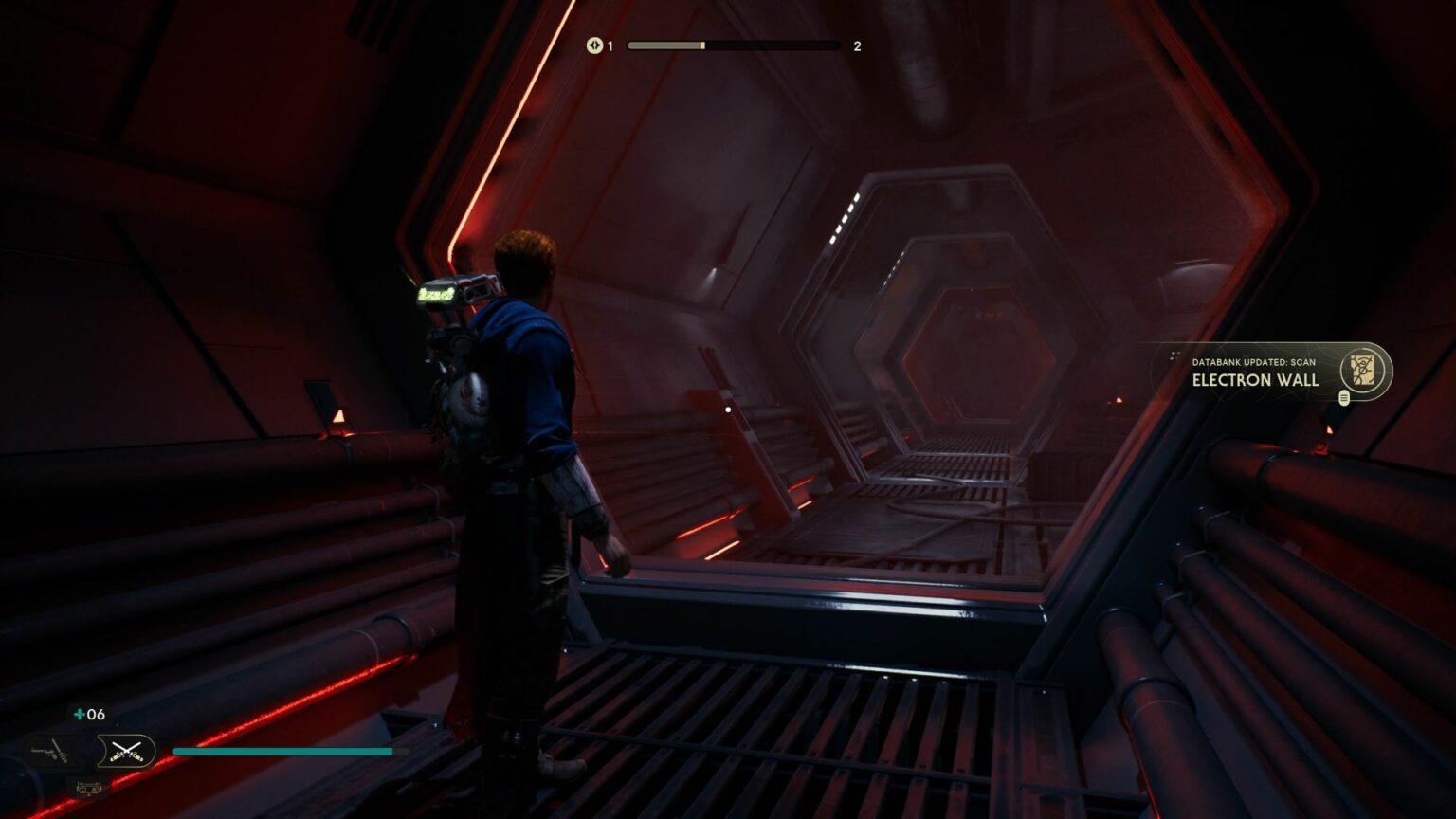This screenshot has width=1456, height=819.
Task: Click the ELECTRON WALL text label
Action: [x=1255, y=380]
